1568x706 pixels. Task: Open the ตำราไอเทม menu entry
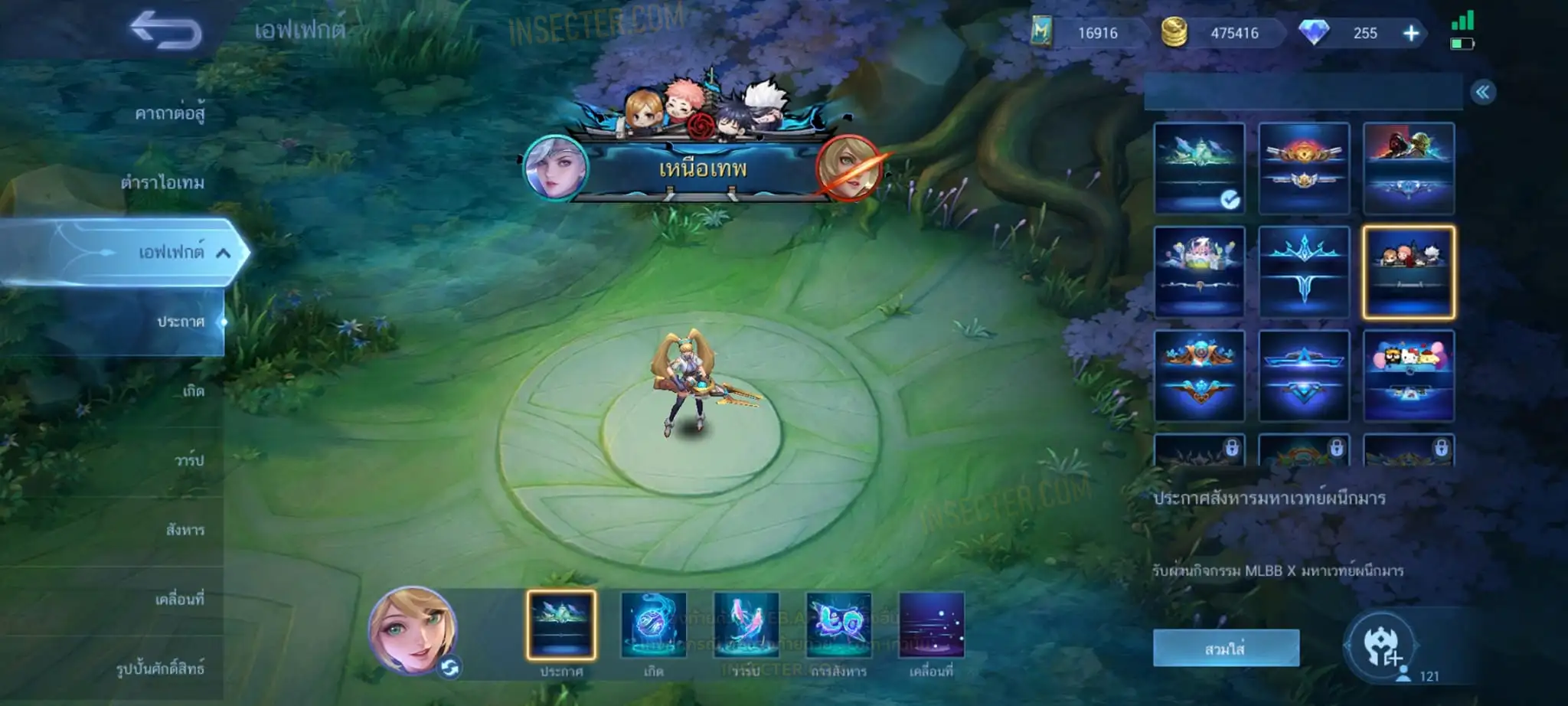point(162,182)
